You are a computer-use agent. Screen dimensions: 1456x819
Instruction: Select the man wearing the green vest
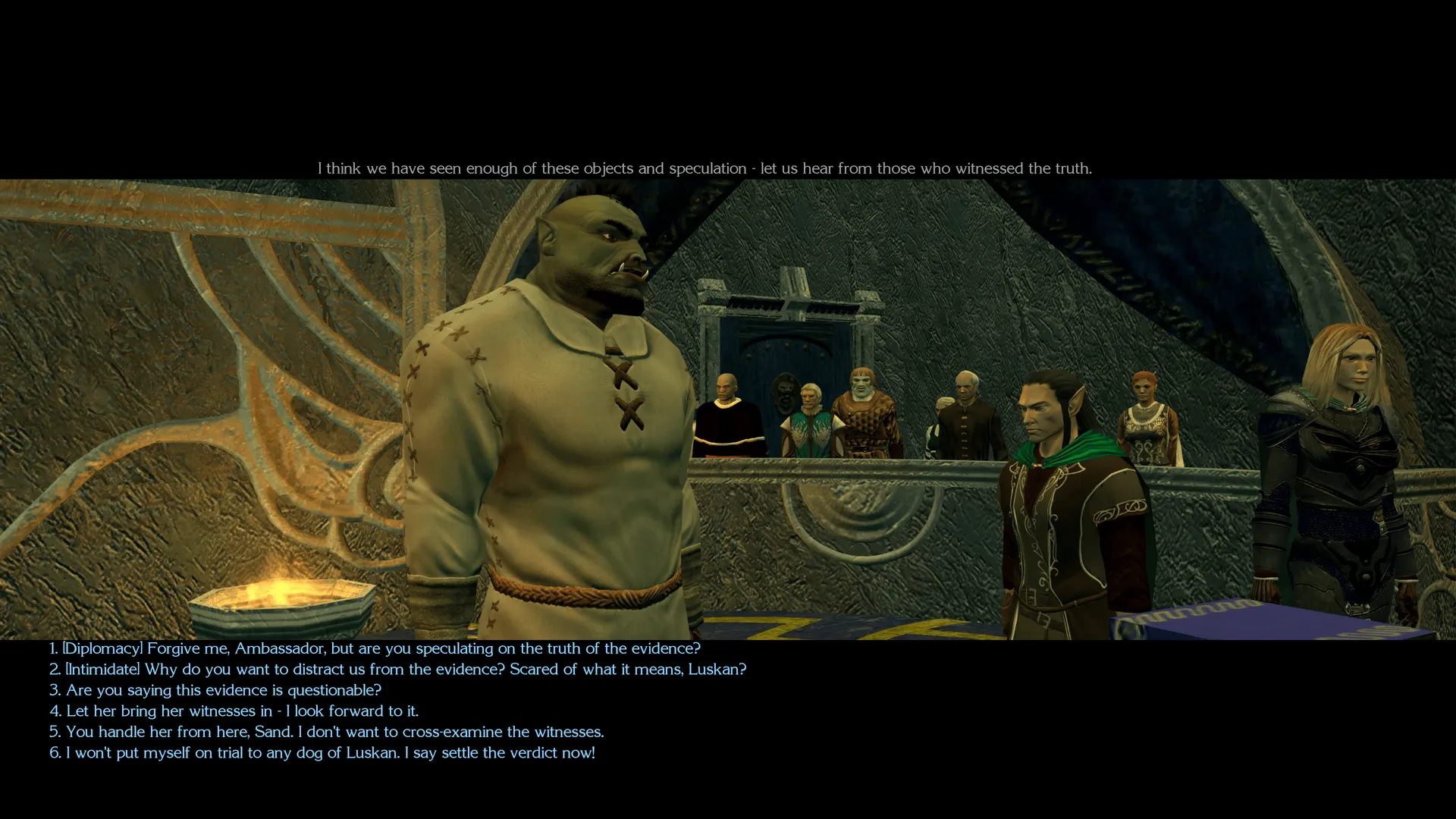coord(810,421)
